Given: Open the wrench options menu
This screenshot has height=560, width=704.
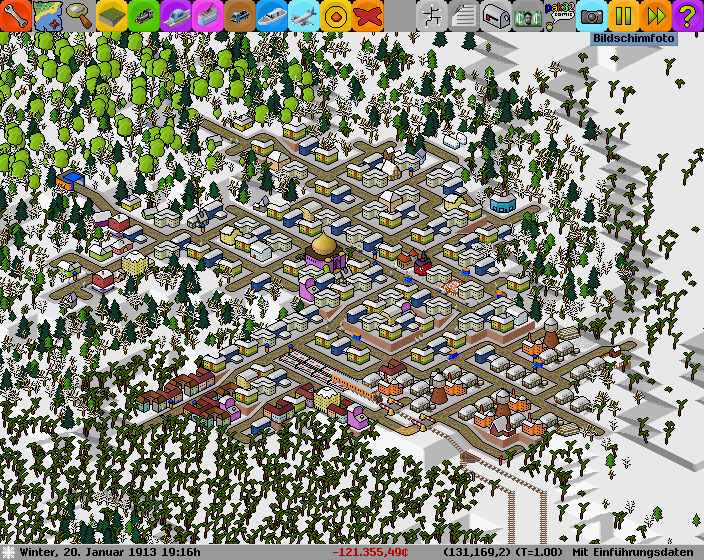Looking at the screenshot, I should pos(16,15).
